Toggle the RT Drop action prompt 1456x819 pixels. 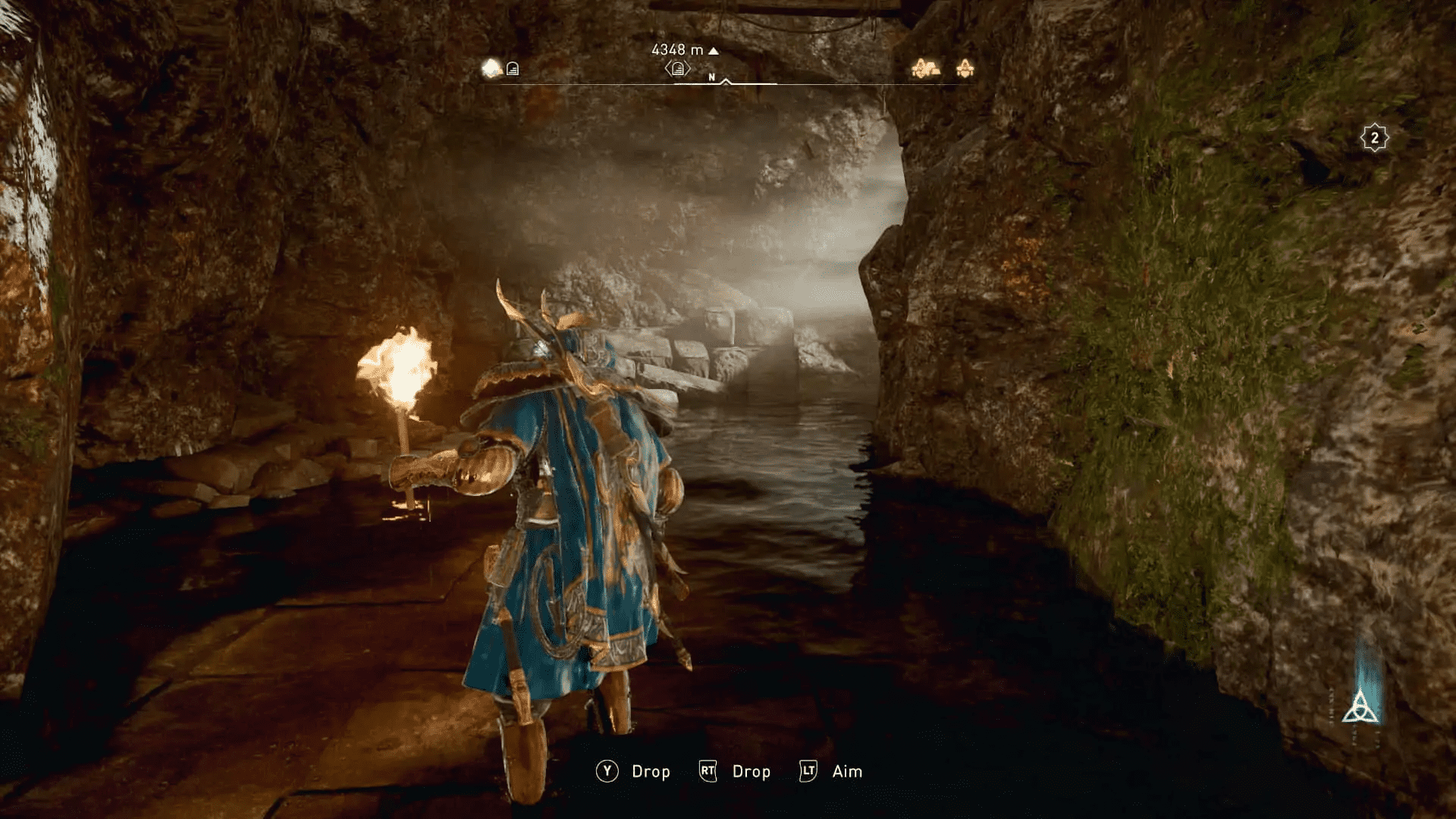tap(708, 771)
